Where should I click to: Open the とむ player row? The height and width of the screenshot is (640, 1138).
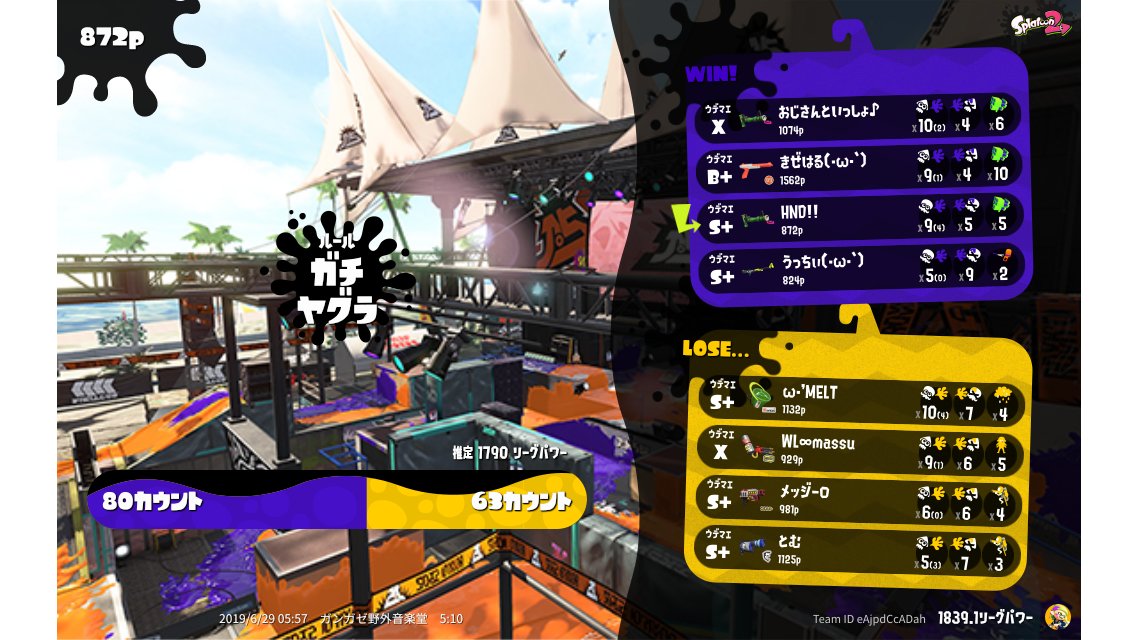(858, 551)
